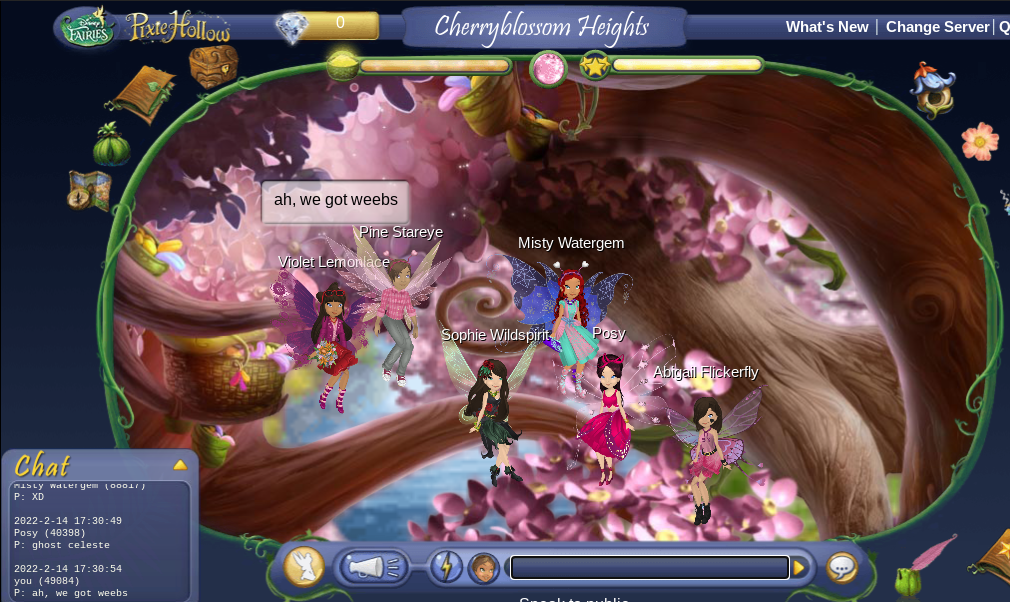Send message with the yellow arrow
This screenshot has height=602, width=1010.
[x=799, y=568]
